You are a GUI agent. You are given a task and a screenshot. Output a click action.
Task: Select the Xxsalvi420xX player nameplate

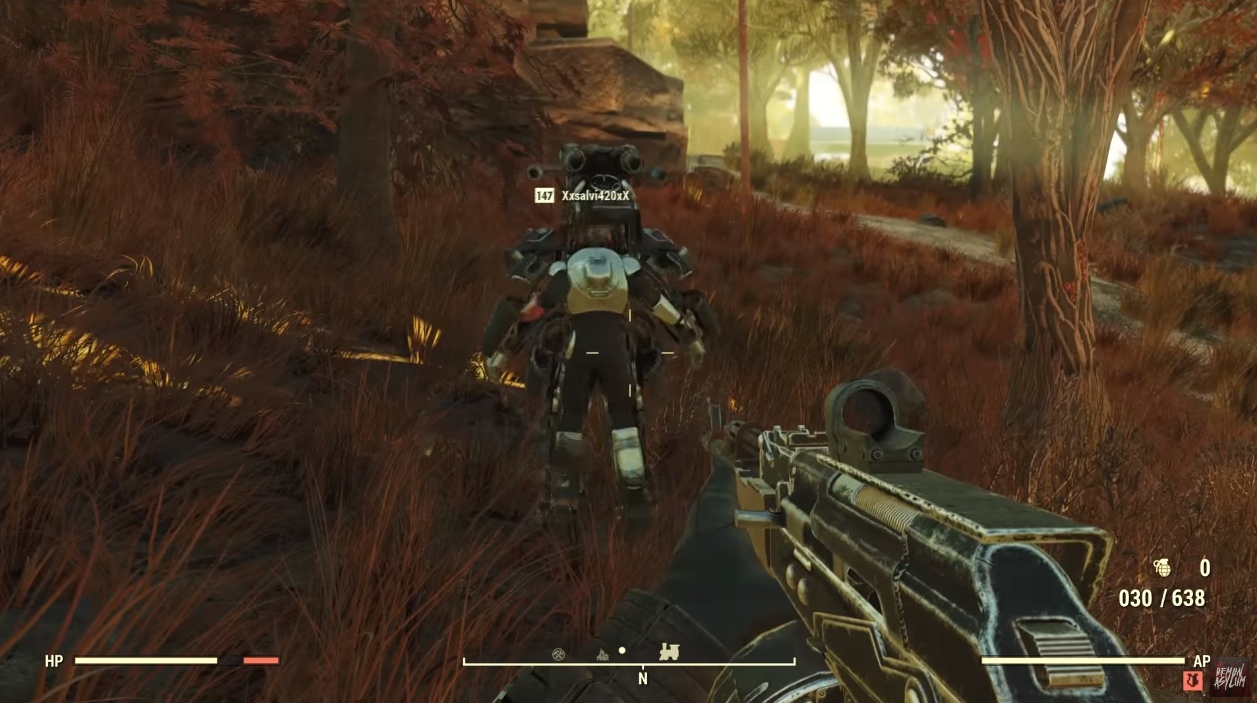pyautogui.click(x=595, y=196)
